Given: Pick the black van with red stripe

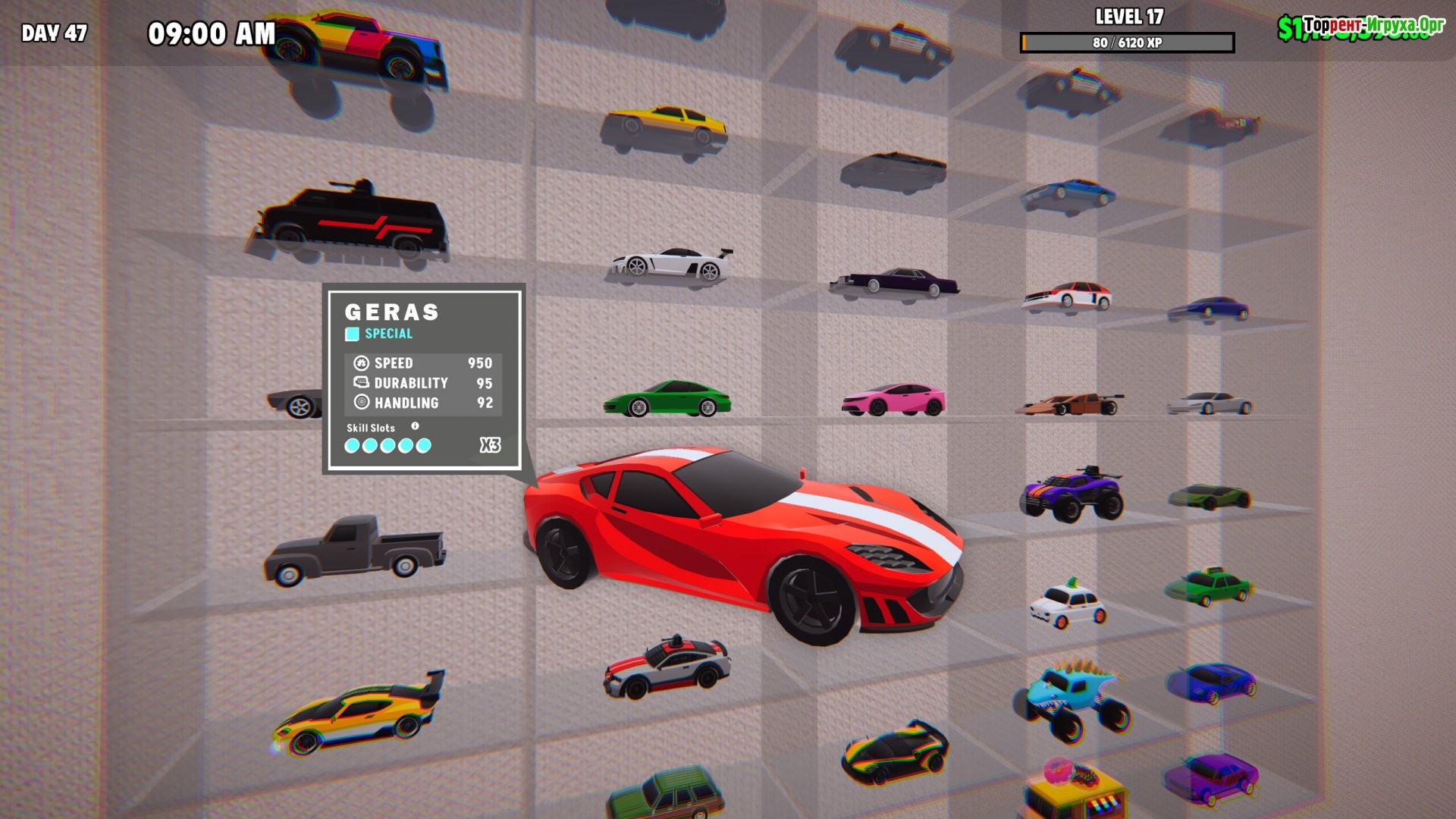Looking at the screenshot, I should point(352,220).
